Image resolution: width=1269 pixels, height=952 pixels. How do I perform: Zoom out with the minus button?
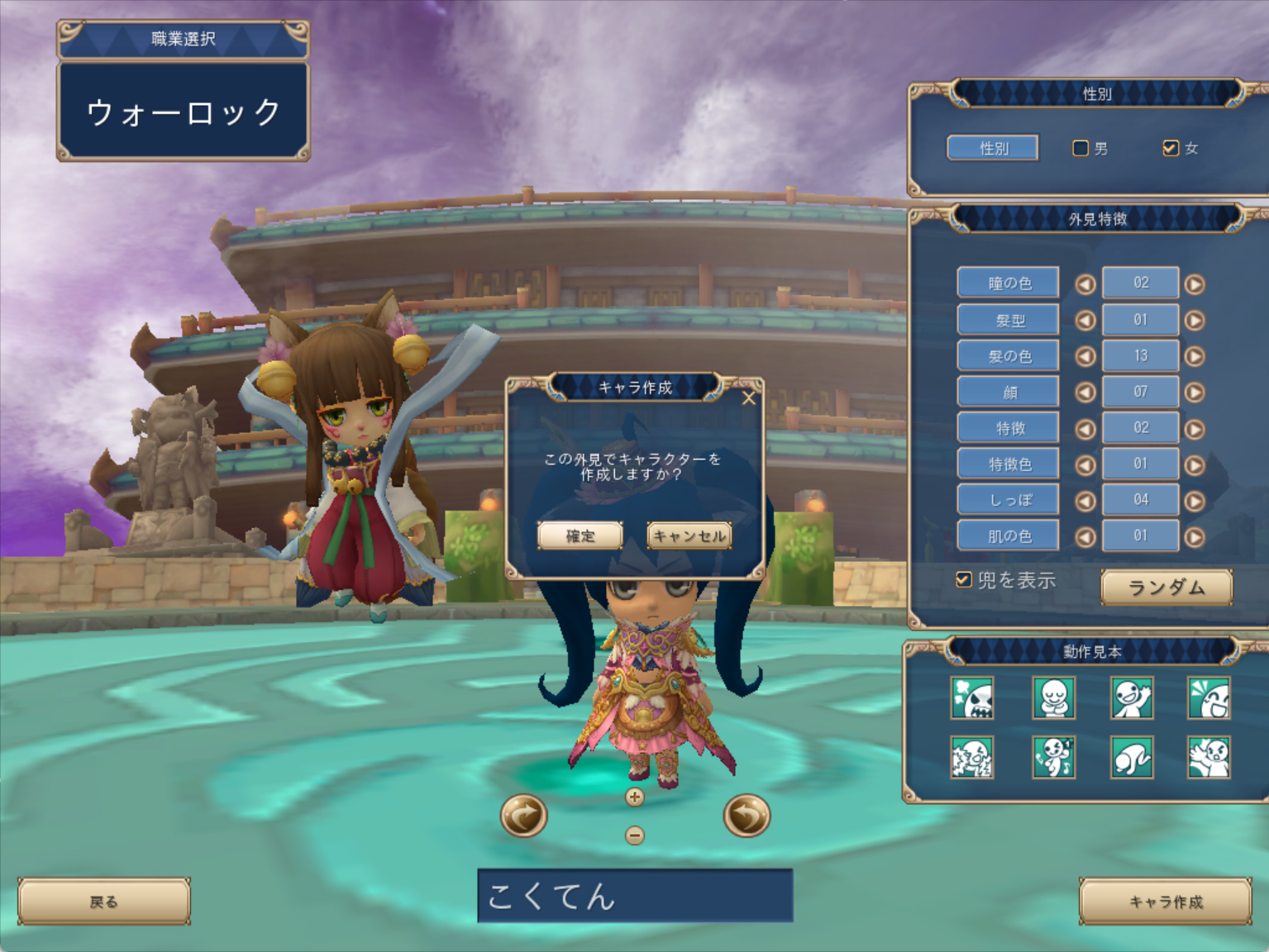point(635,835)
